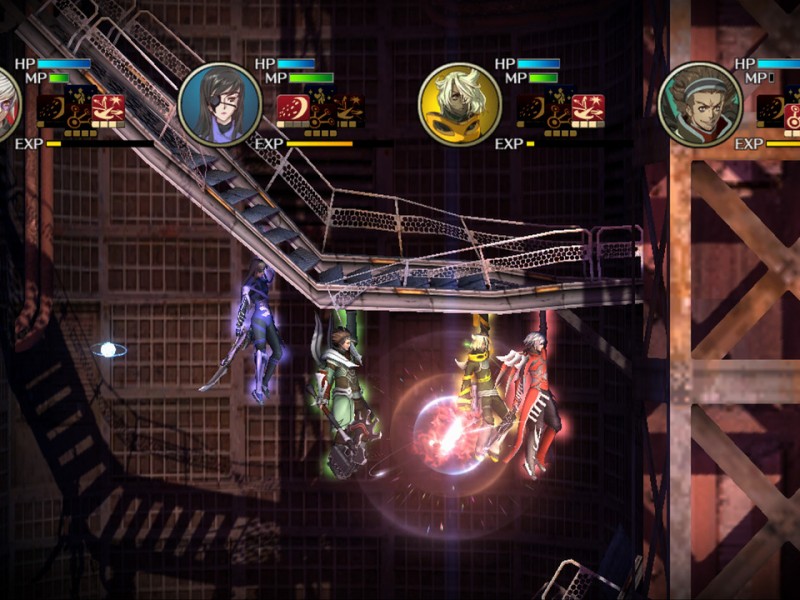Click the headband character's crescent moon skill
The image size is (800, 600).
tap(771, 109)
